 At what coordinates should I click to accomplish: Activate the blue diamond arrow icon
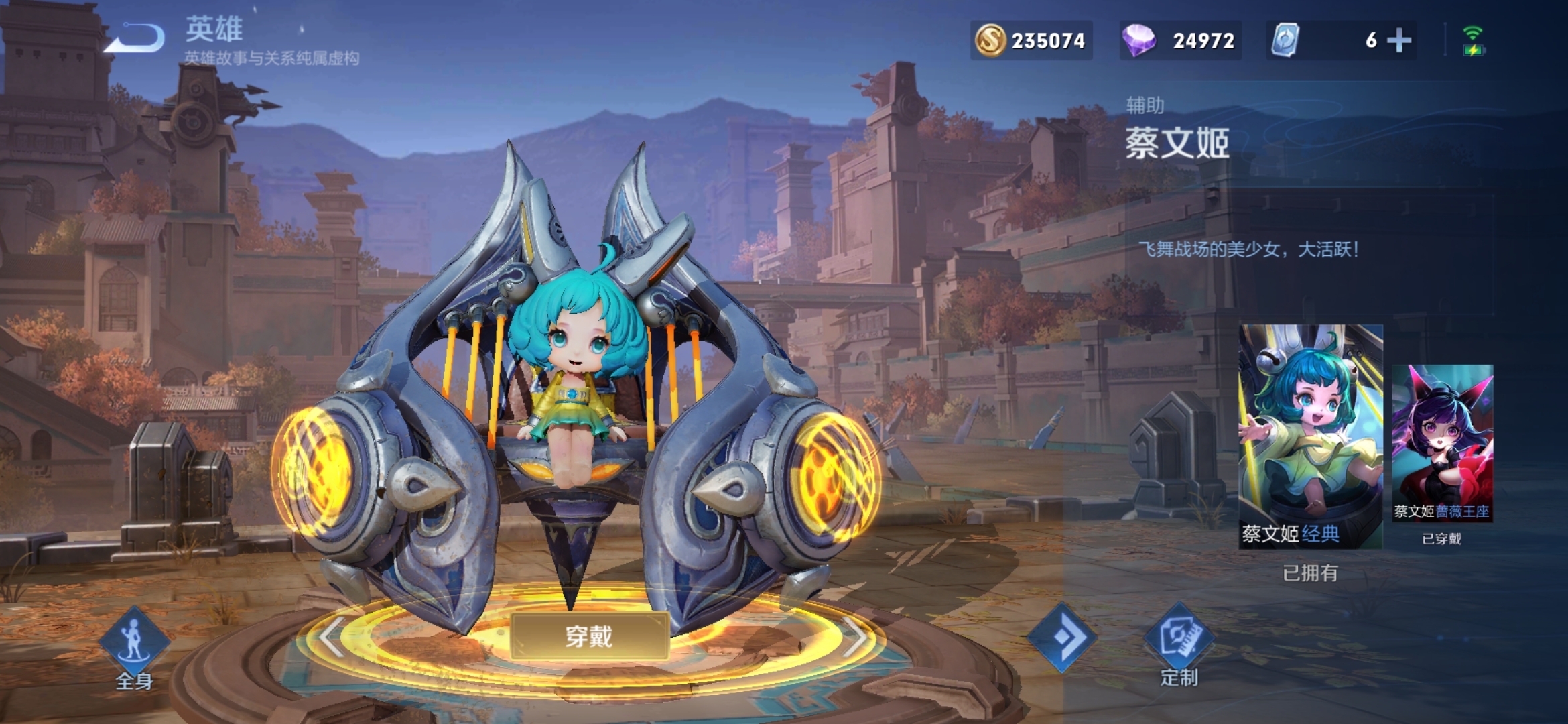click(x=1062, y=637)
